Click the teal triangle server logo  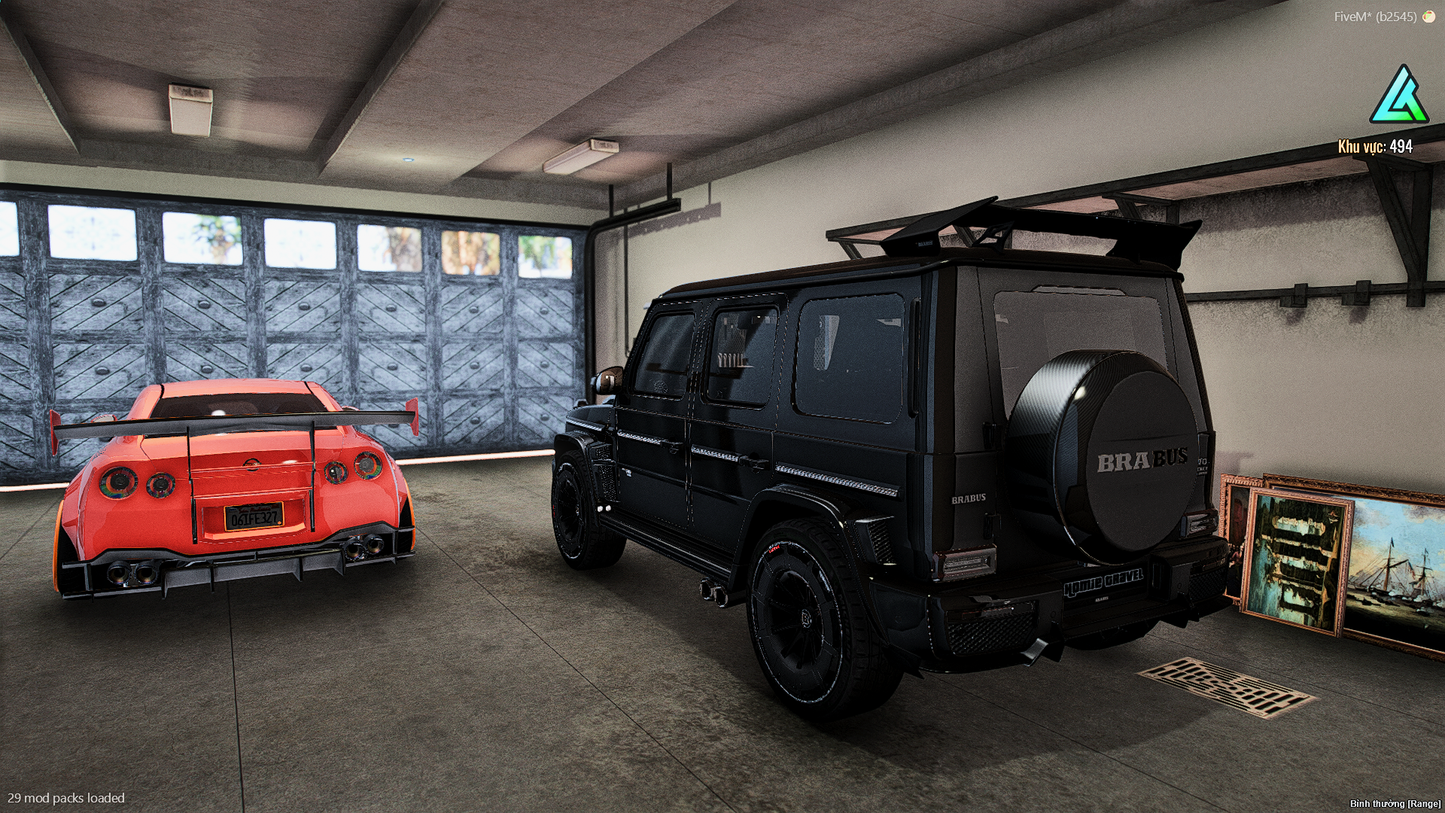coord(1398,97)
